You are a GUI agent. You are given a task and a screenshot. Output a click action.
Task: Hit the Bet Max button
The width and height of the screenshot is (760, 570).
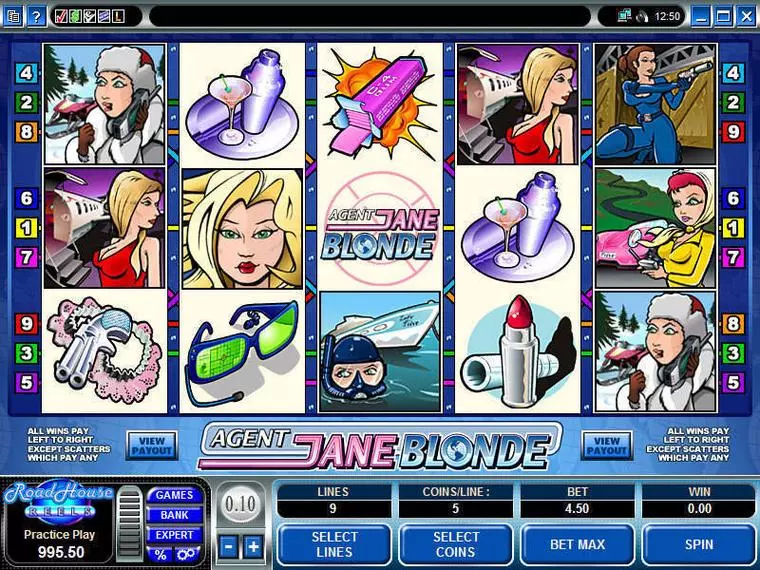[x=577, y=544]
